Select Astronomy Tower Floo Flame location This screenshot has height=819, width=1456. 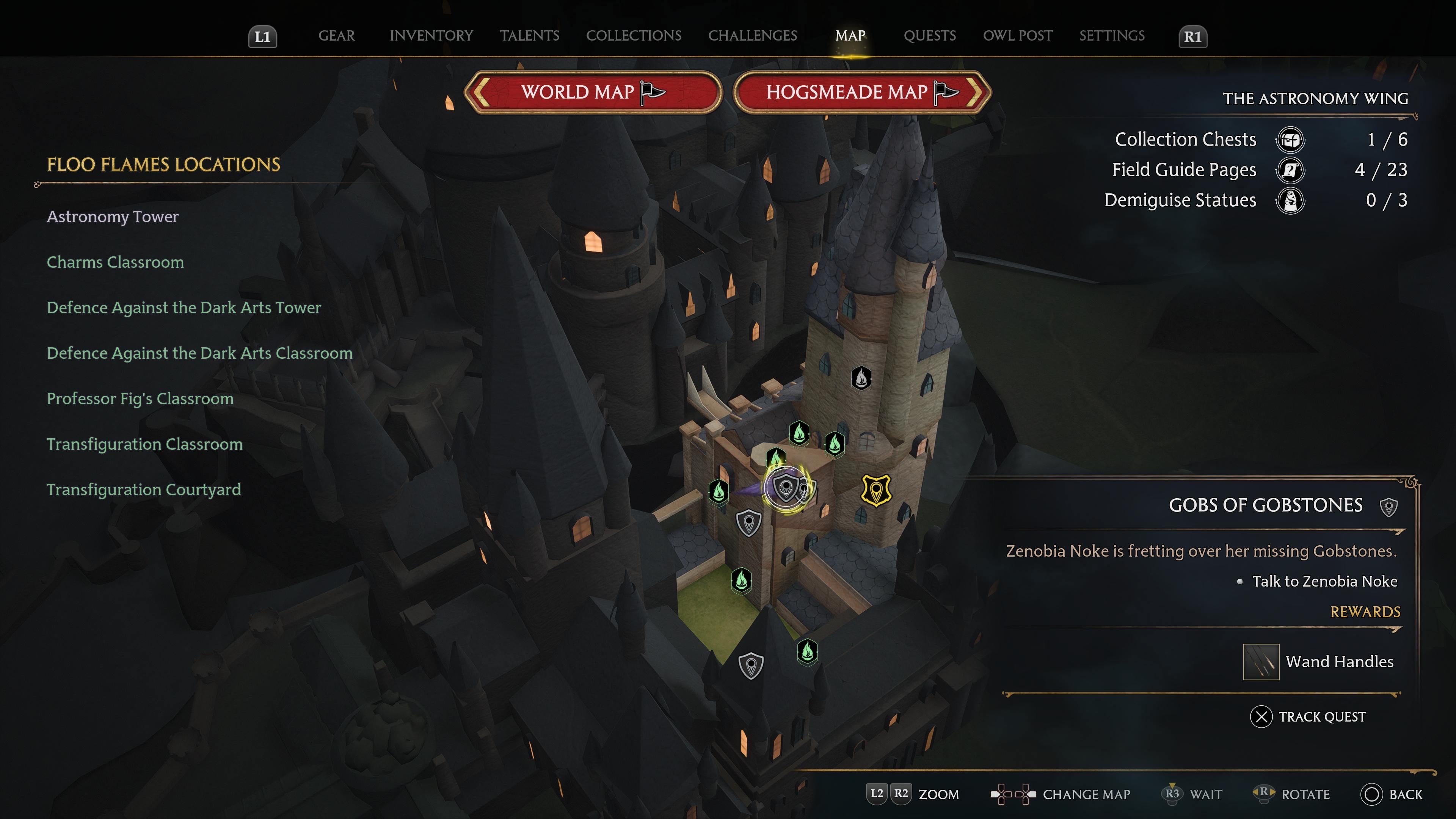pyautogui.click(x=113, y=217)
